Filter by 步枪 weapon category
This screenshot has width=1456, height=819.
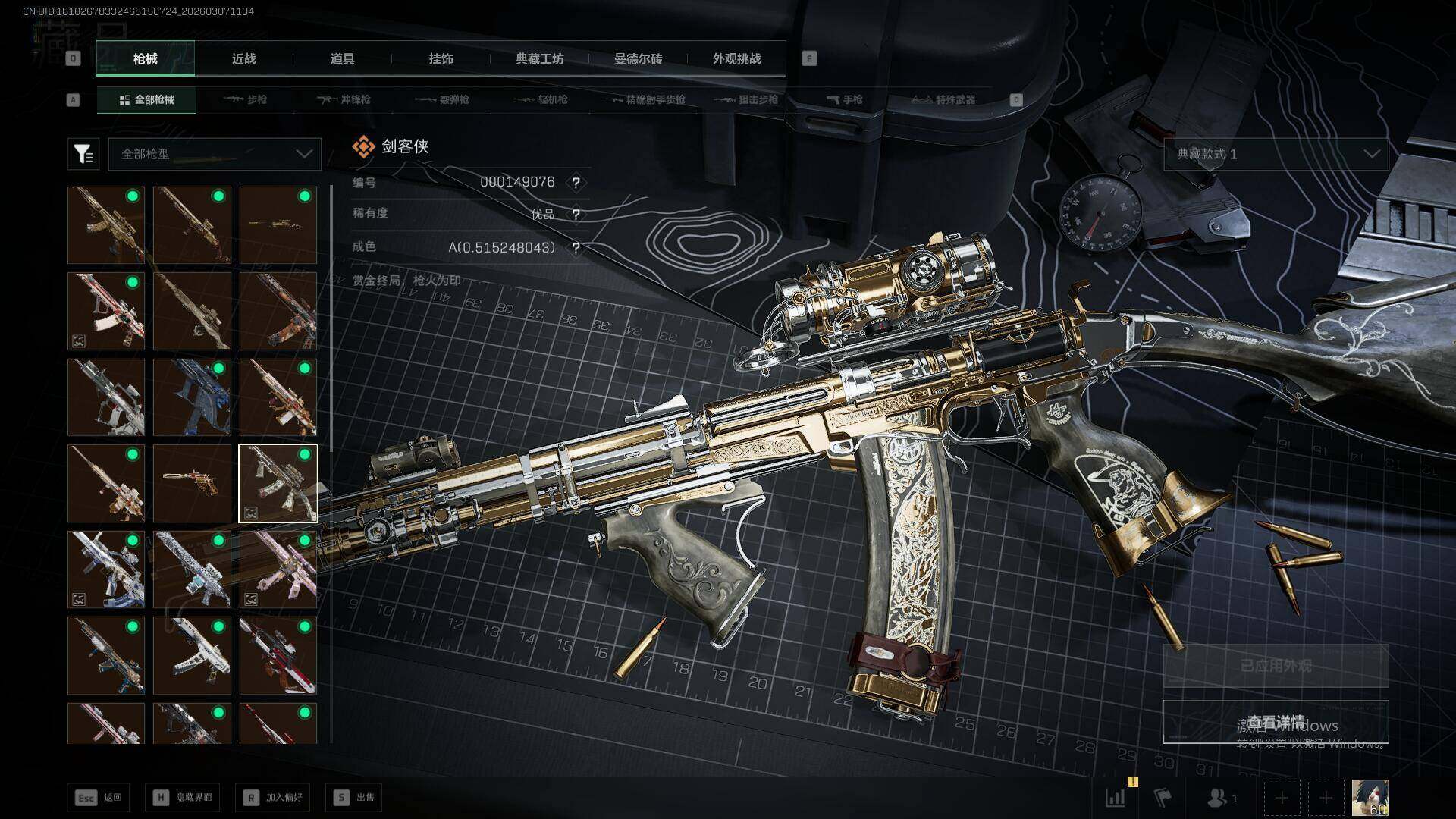pyautogui.click(x=246, y=99)
